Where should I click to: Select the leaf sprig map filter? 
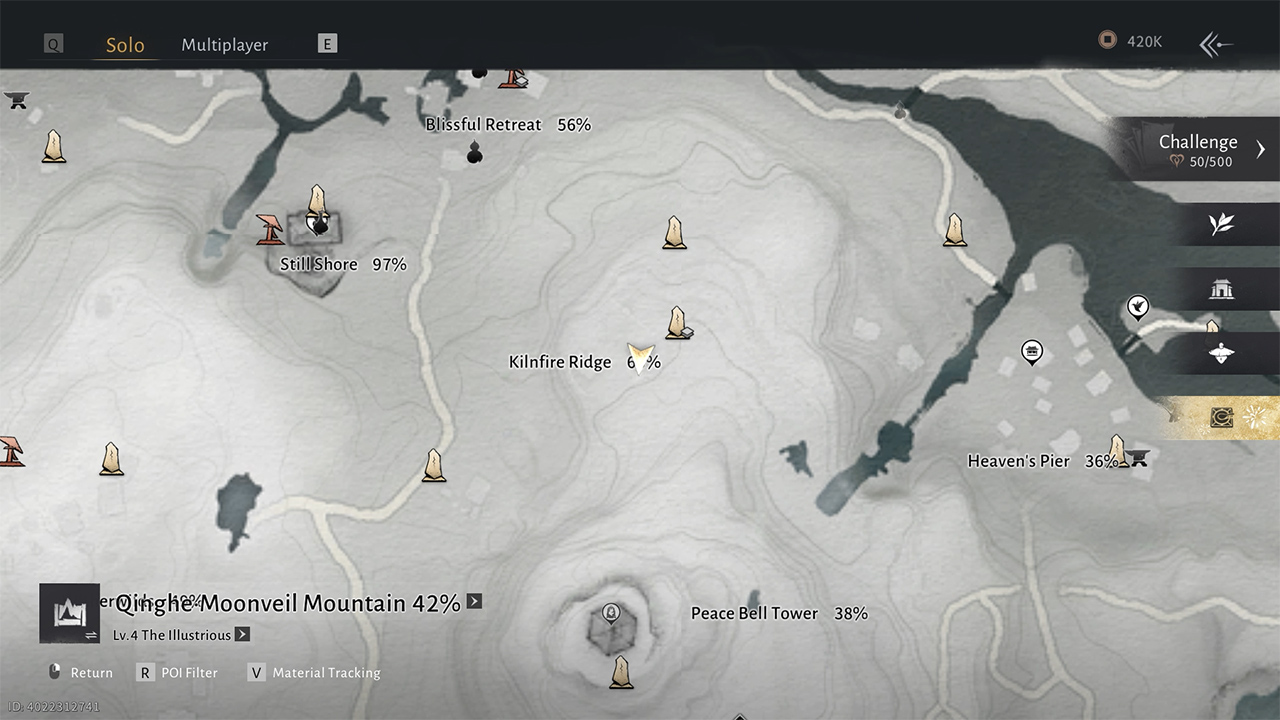1221,224
